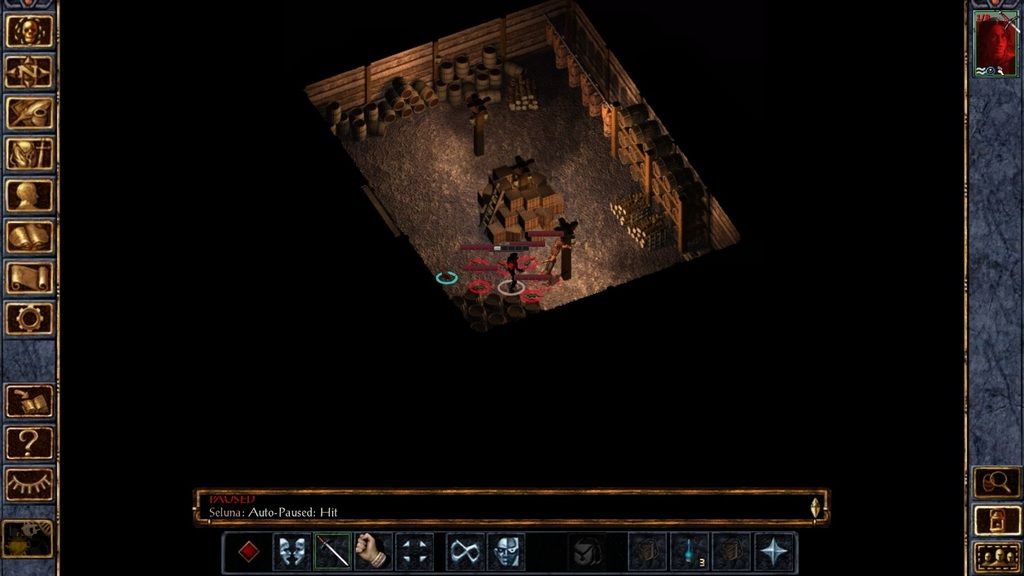Click the question mark help button
1024x576 pixels.
29,442
